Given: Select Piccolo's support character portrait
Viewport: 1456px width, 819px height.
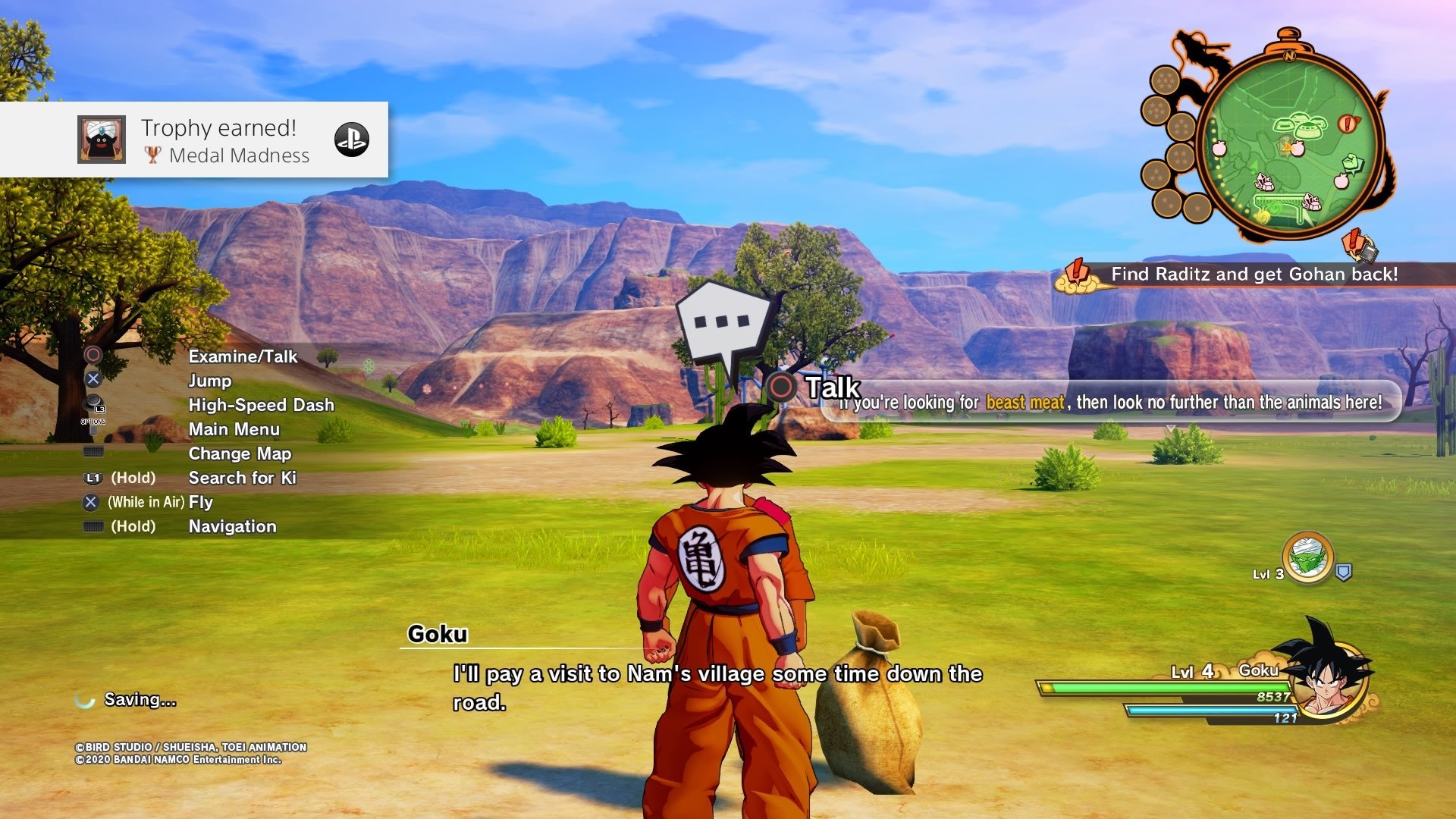Looking at the screenshot, I should coord(1307,558).
